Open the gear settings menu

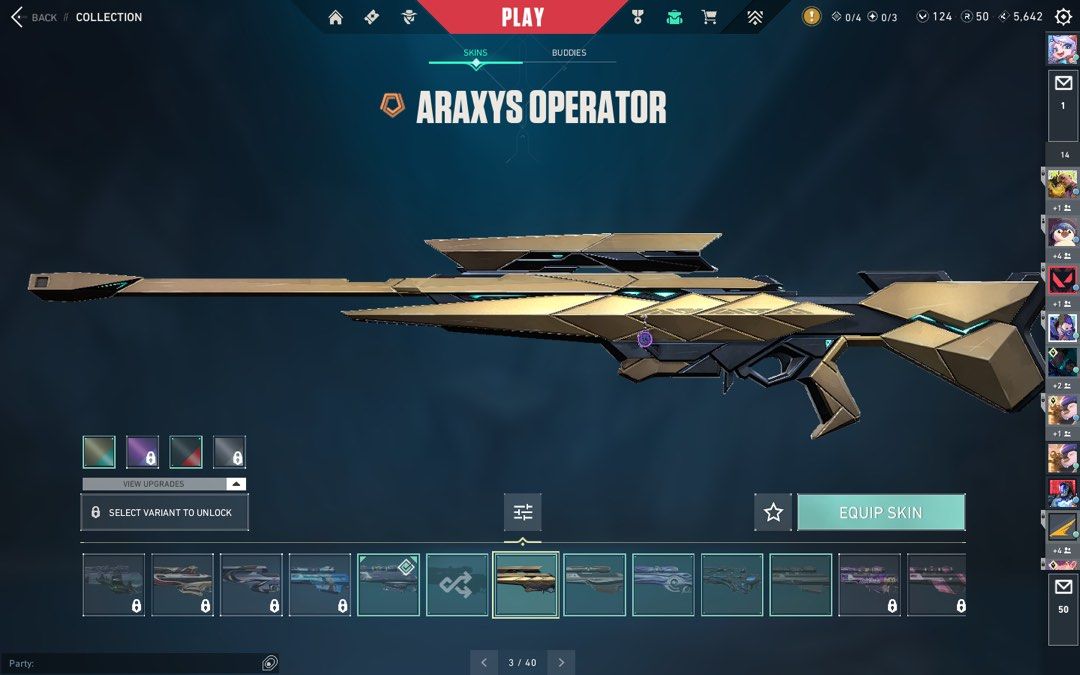coord(1062,17)
